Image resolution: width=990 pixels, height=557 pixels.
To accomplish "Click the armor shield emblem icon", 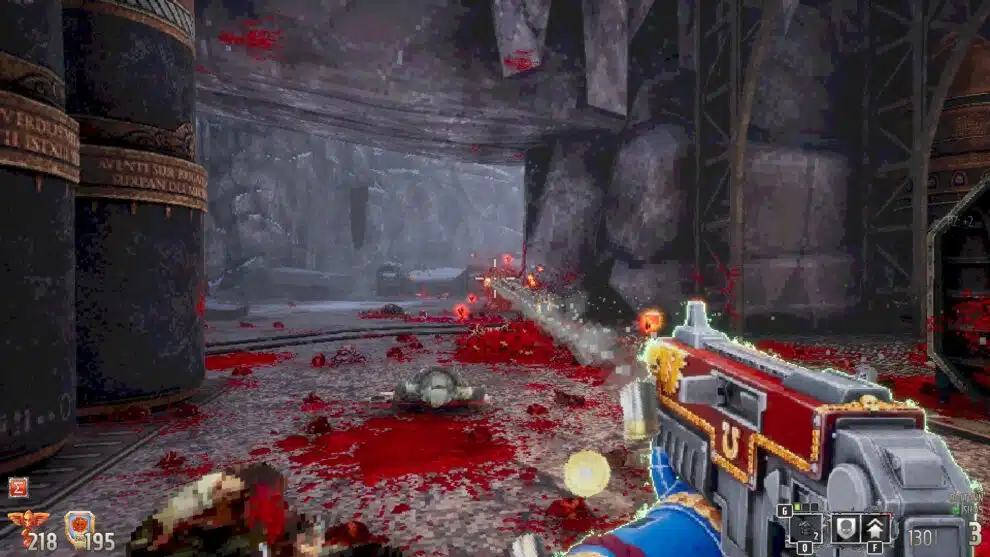I will [78, 527].
